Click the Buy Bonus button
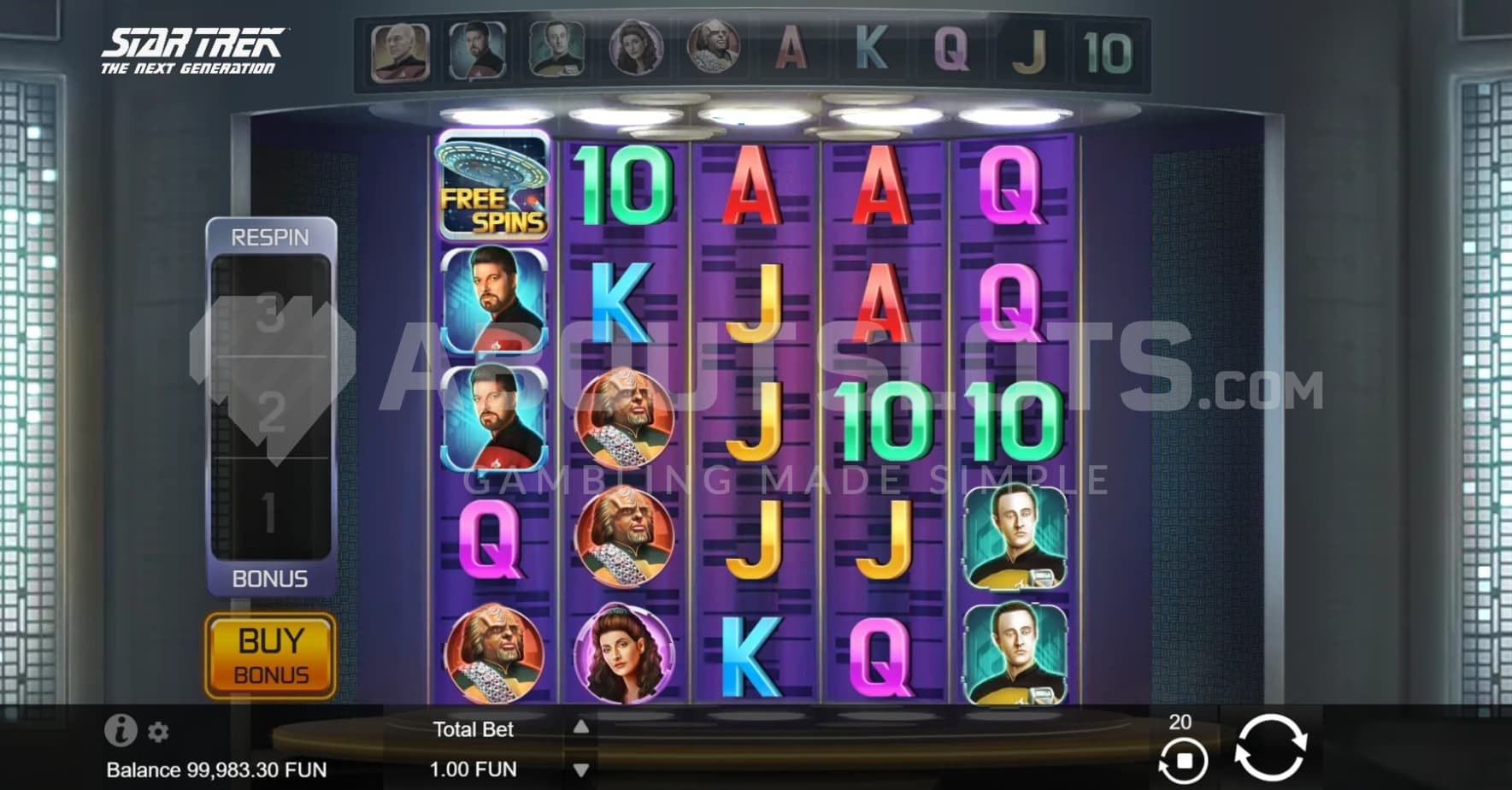 tap(270, 657)
